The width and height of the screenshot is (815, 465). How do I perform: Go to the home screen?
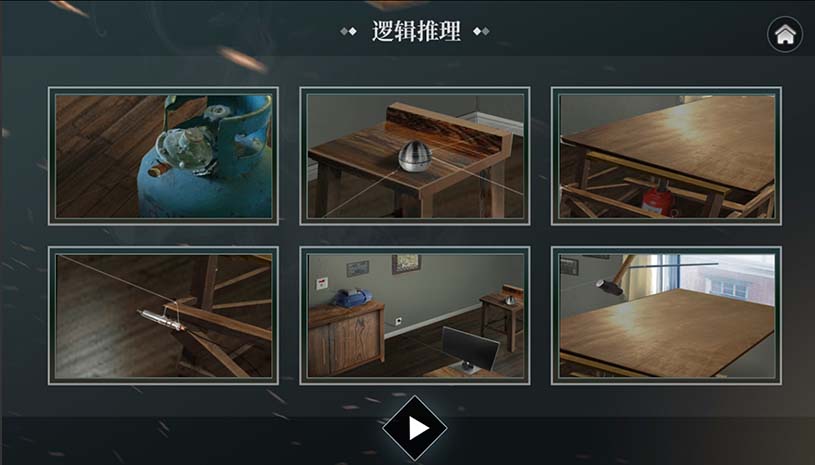(x=785, y=34)
